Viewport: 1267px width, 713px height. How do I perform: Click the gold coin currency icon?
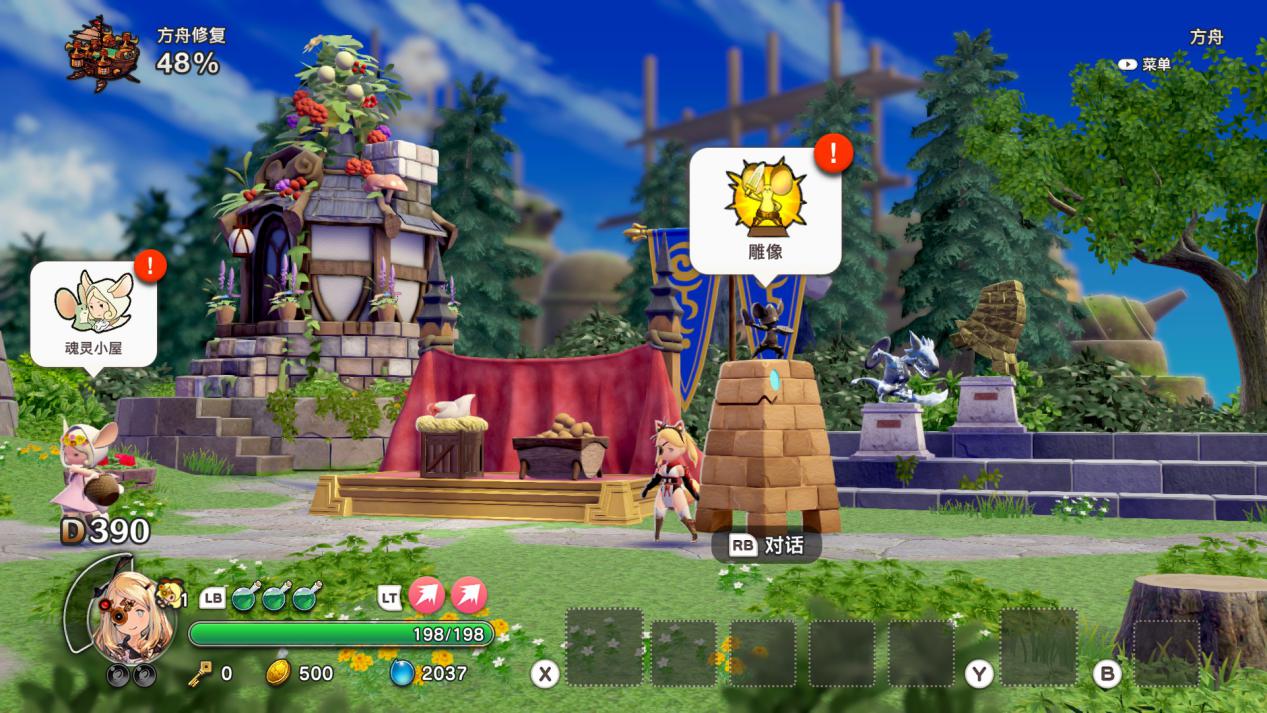tap(279, 673)
